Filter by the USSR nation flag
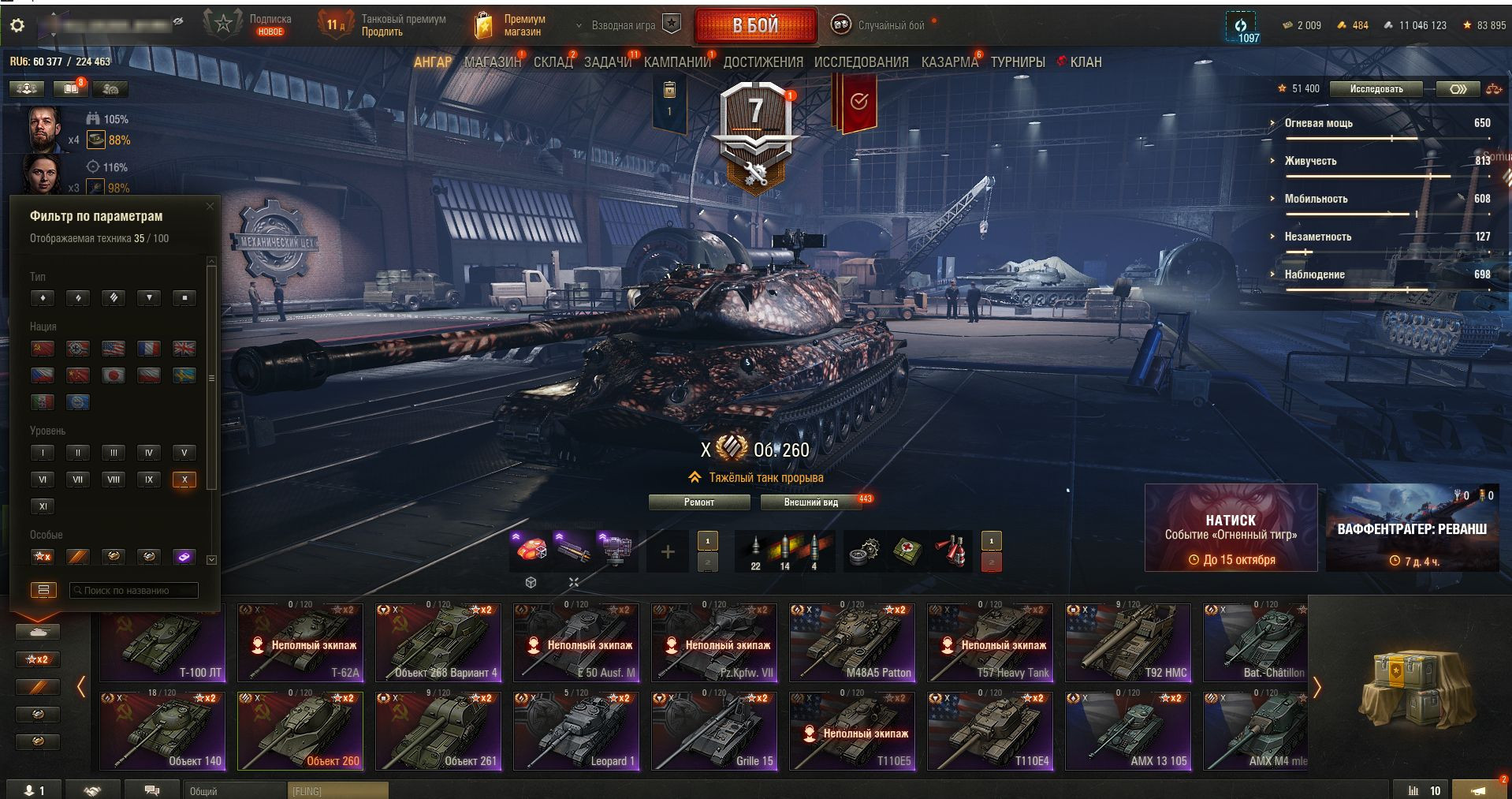This screenshot has height=799, width=1512. click(x=43, y=349)
